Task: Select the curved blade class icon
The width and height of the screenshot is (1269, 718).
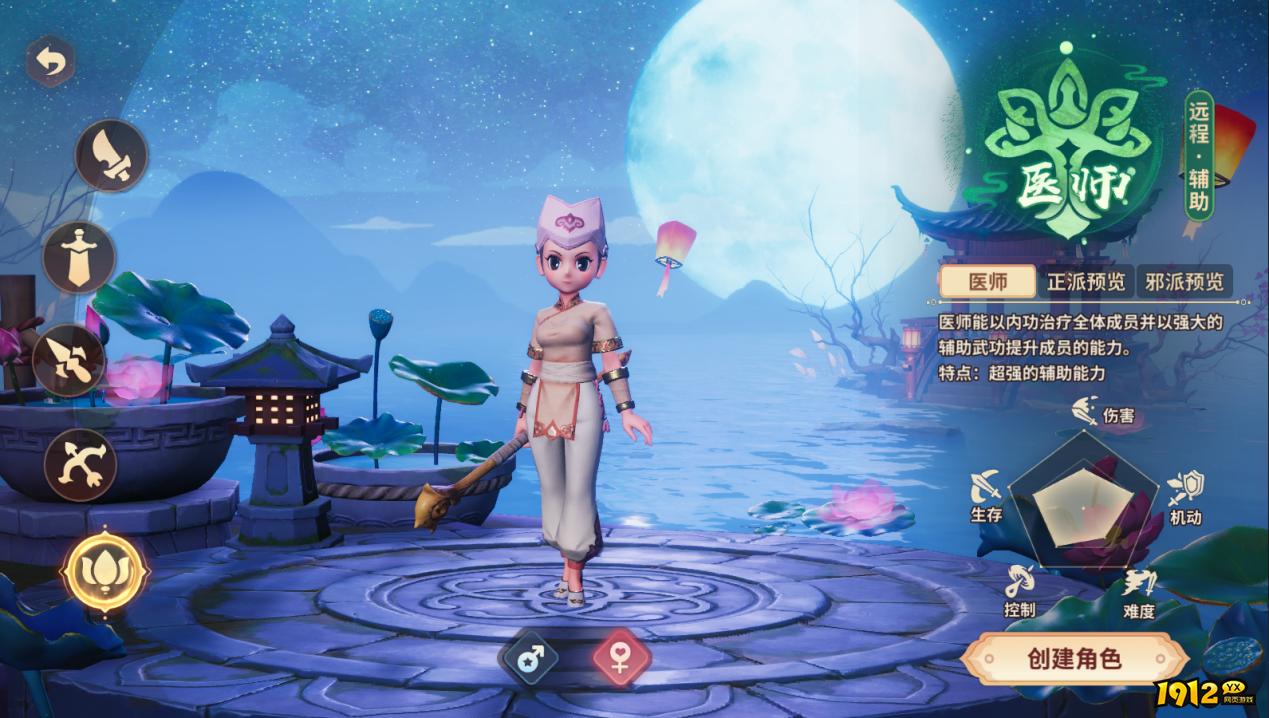Action: [x=111, y=156]
